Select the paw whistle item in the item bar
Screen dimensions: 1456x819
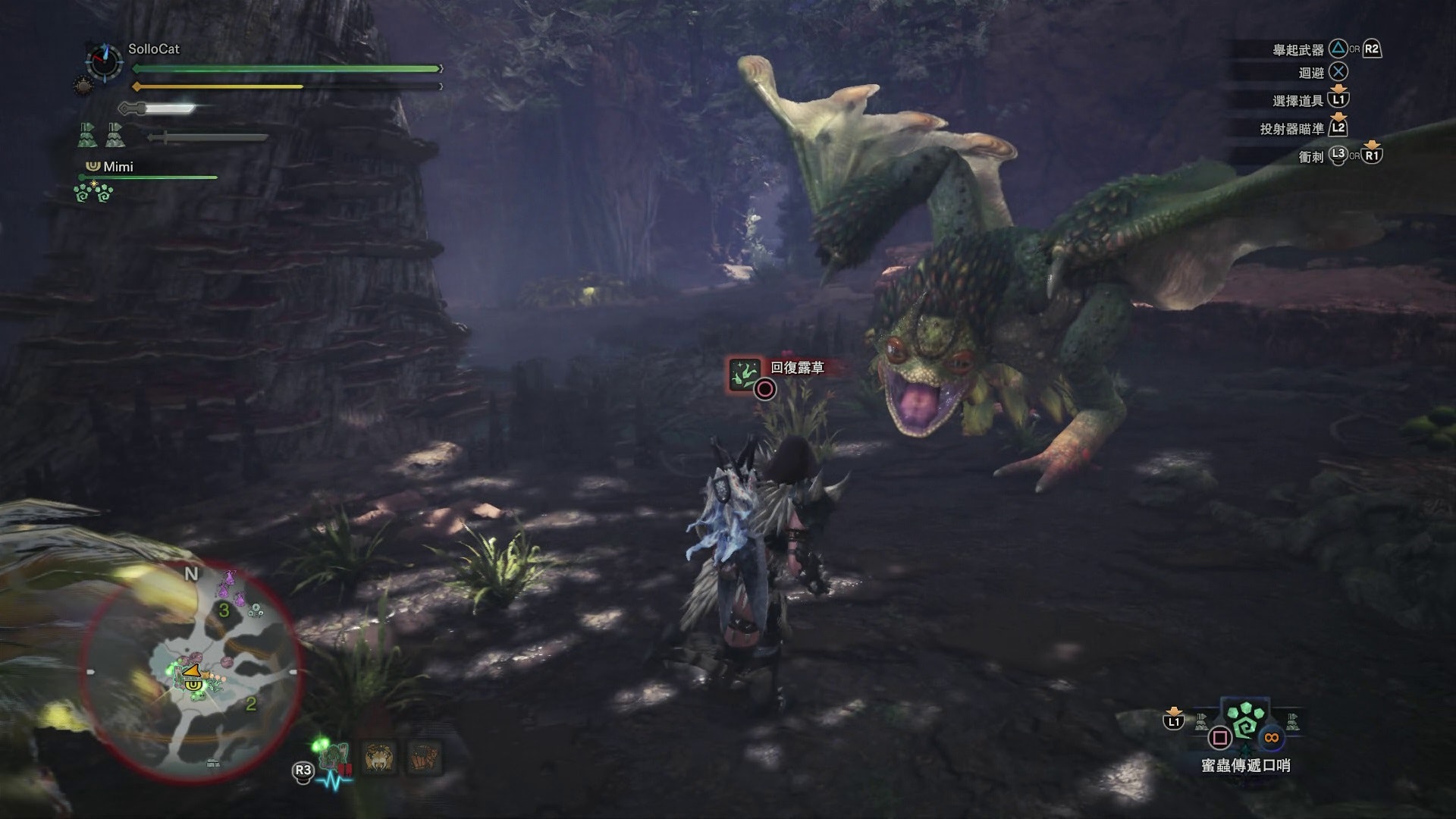(1244, 721)
